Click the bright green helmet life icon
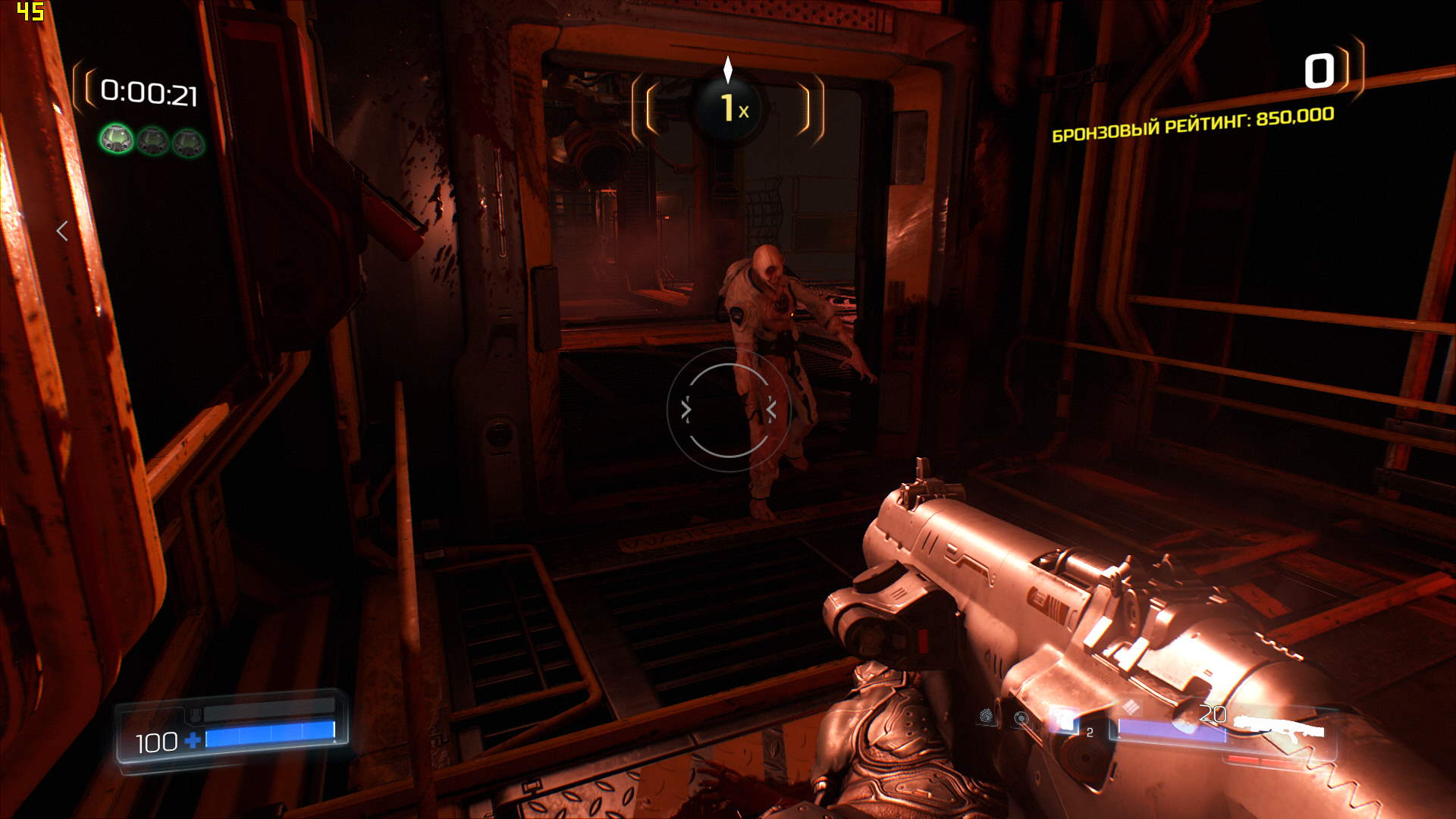Viewport: 1456px width, 819px height. pyautogui.click(x=117, y=140)
